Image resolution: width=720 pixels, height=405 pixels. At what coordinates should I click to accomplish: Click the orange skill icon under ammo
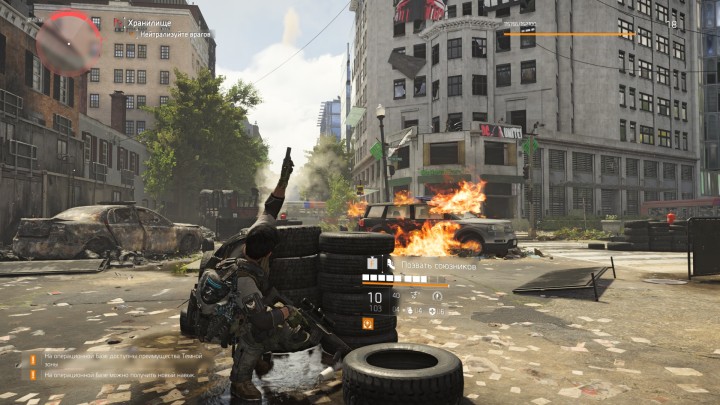pyautogui.click(x=367, y=324)
